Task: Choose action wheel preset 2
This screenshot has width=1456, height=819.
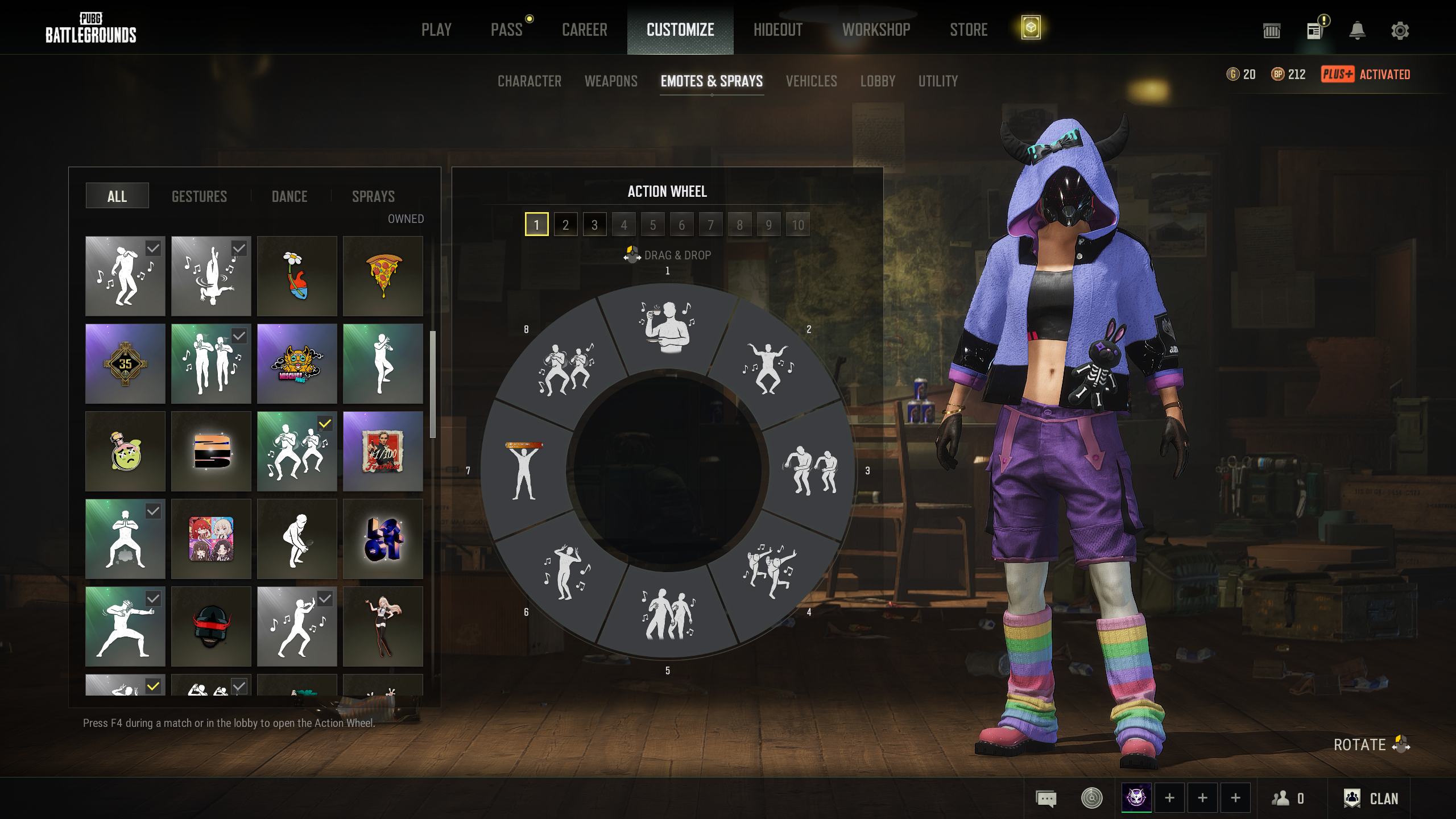Action: [565, 225]
